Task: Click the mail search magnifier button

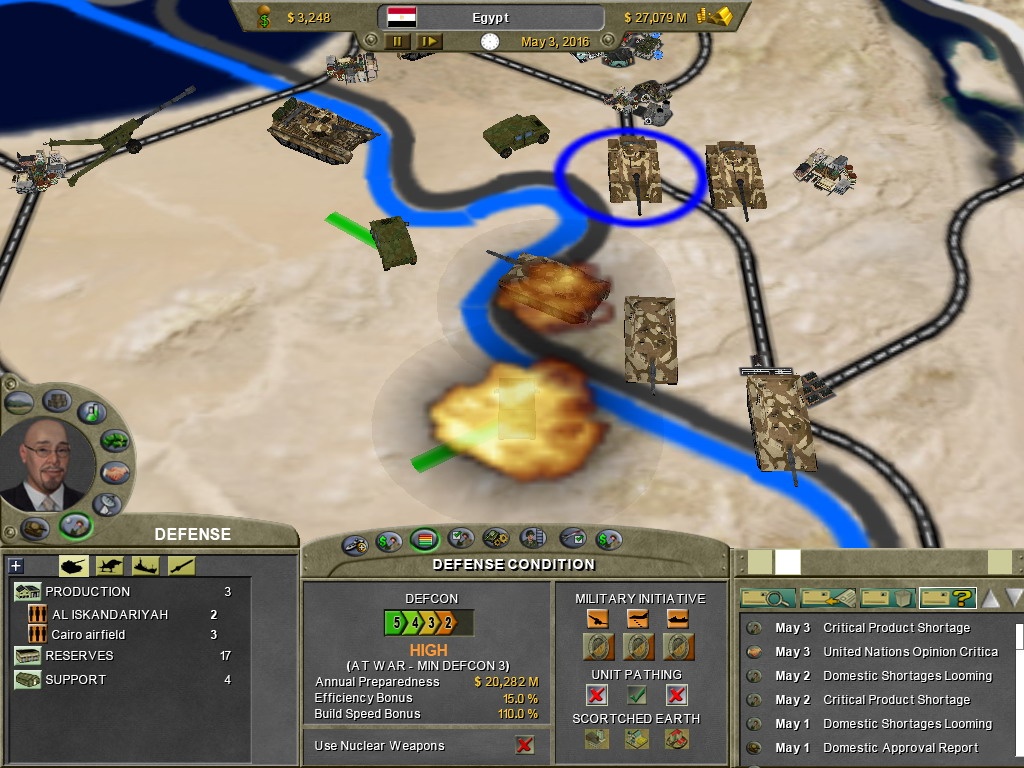Action: coord(767,598)
